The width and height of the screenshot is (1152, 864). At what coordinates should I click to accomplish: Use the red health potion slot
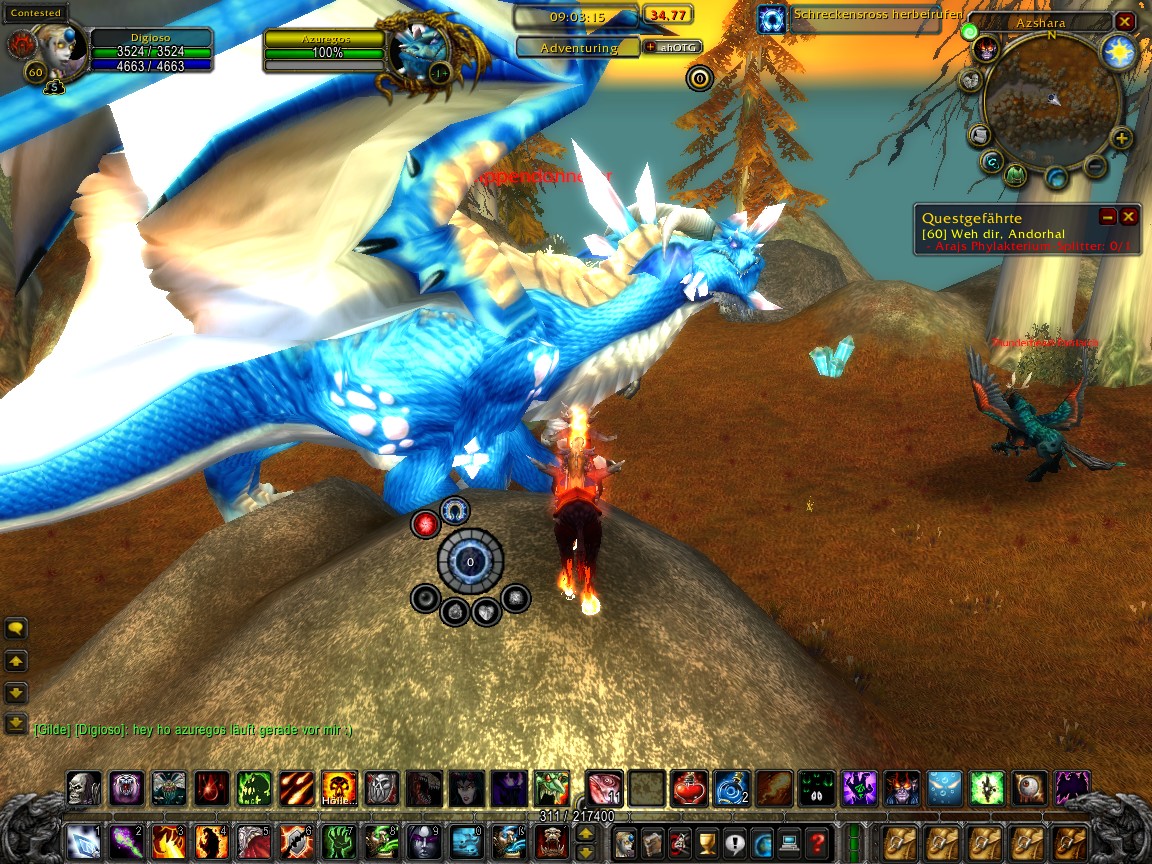687,788
